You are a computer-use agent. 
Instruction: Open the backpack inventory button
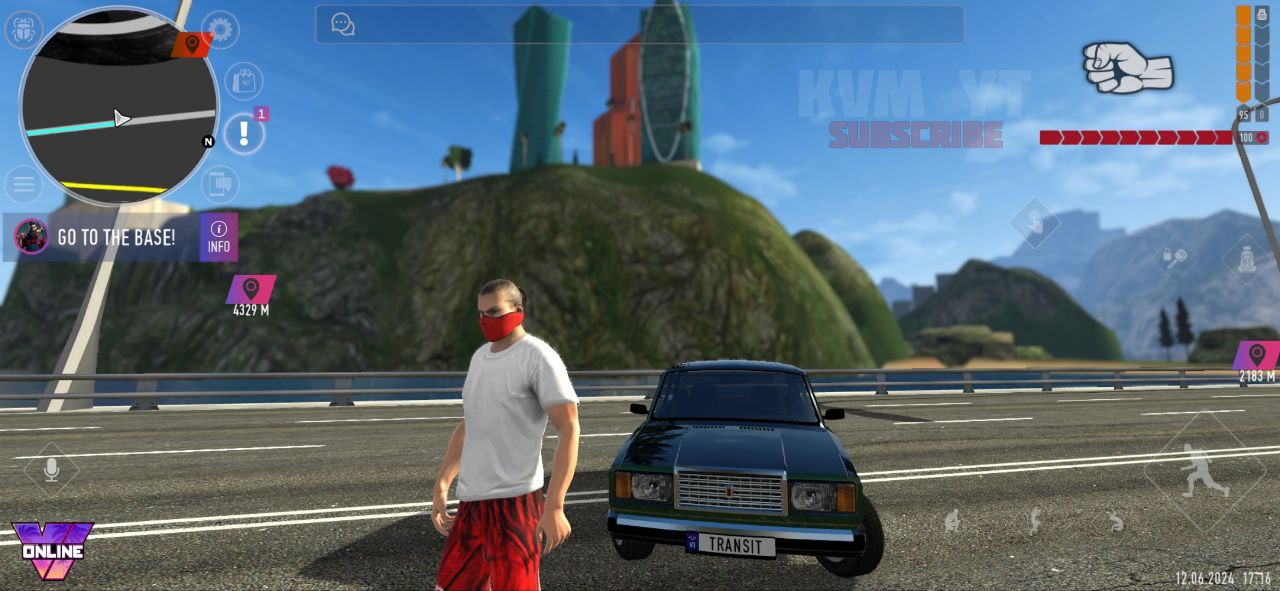point(1247,260)
